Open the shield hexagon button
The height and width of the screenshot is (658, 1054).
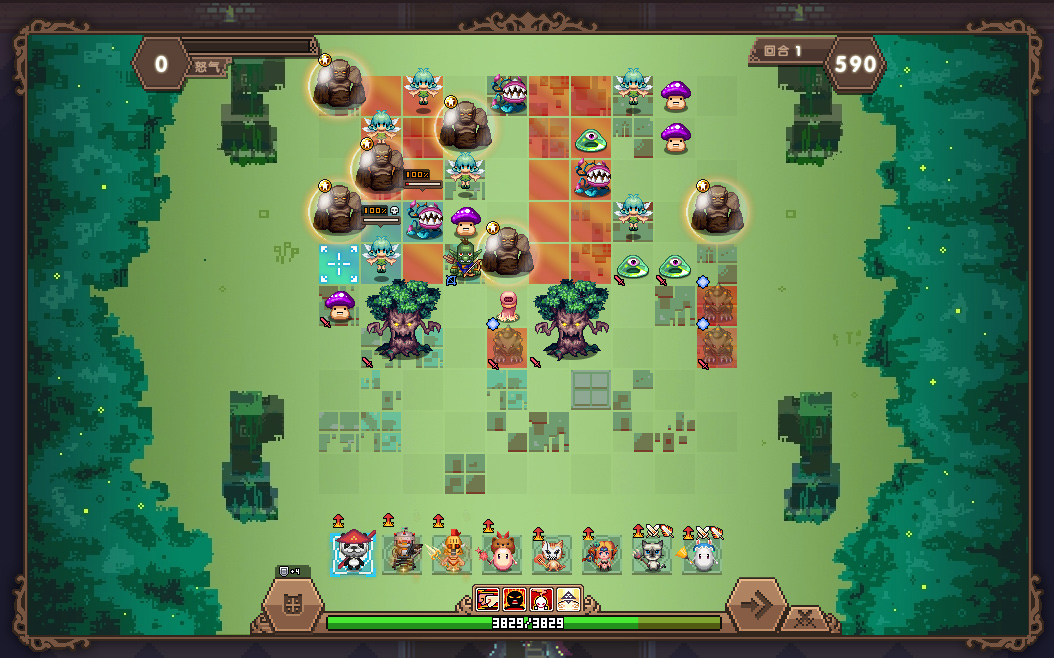click(x=293, y=605)
